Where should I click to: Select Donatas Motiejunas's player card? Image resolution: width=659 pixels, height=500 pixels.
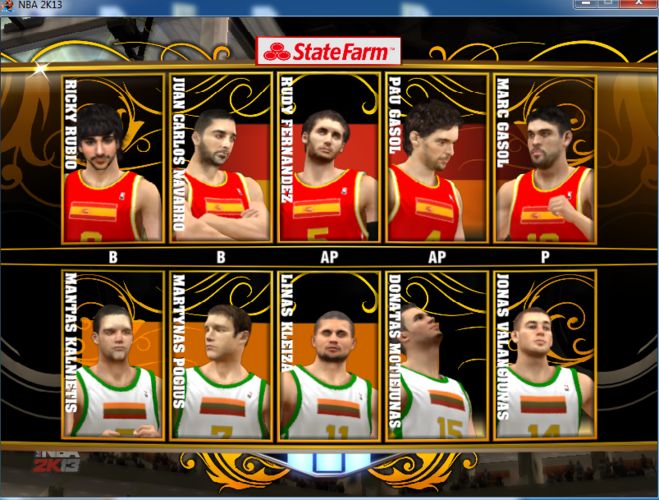[437, 354]
